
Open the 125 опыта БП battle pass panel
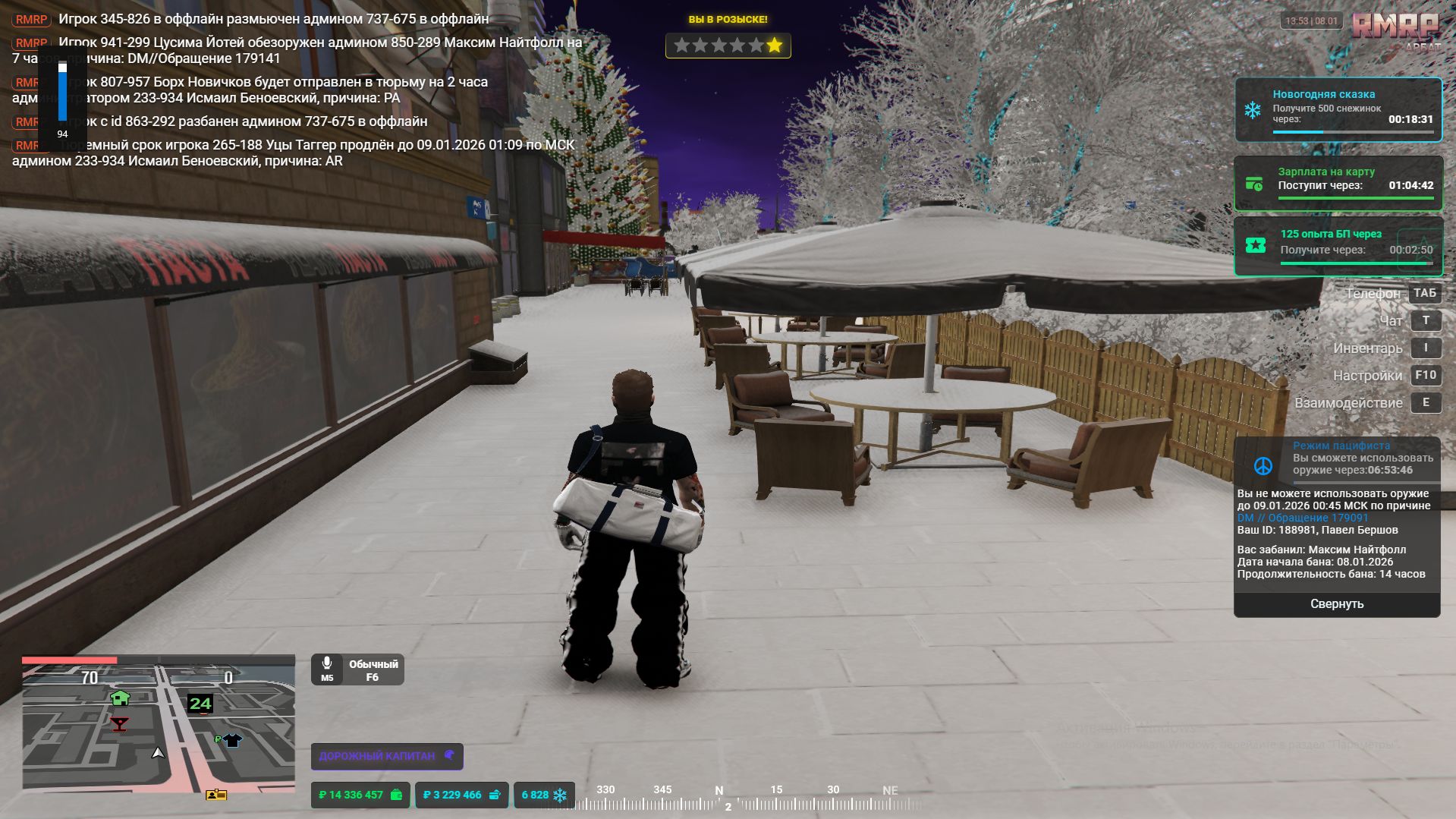tap(1338, 245)
